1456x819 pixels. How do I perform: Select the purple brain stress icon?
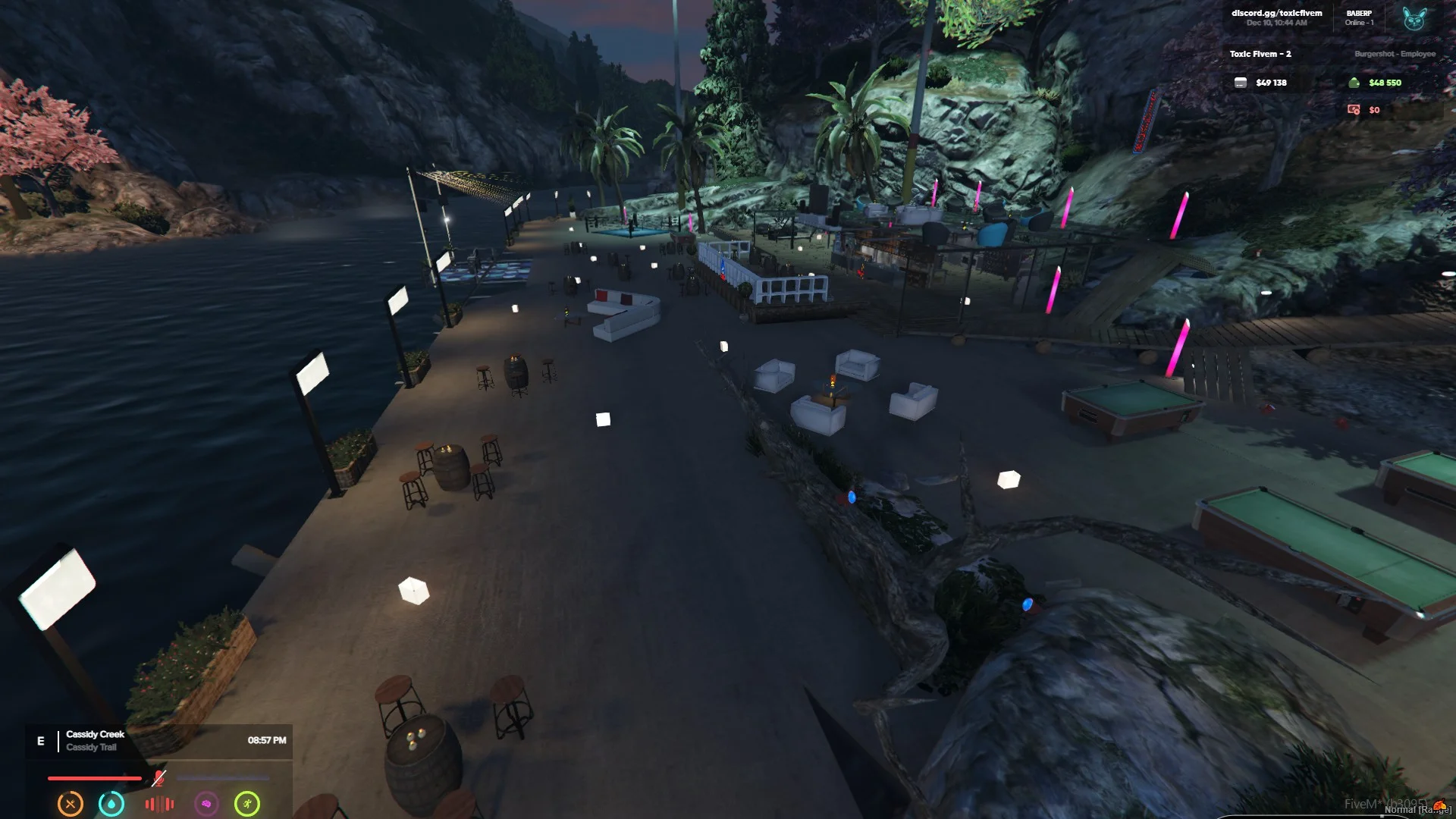206,804
